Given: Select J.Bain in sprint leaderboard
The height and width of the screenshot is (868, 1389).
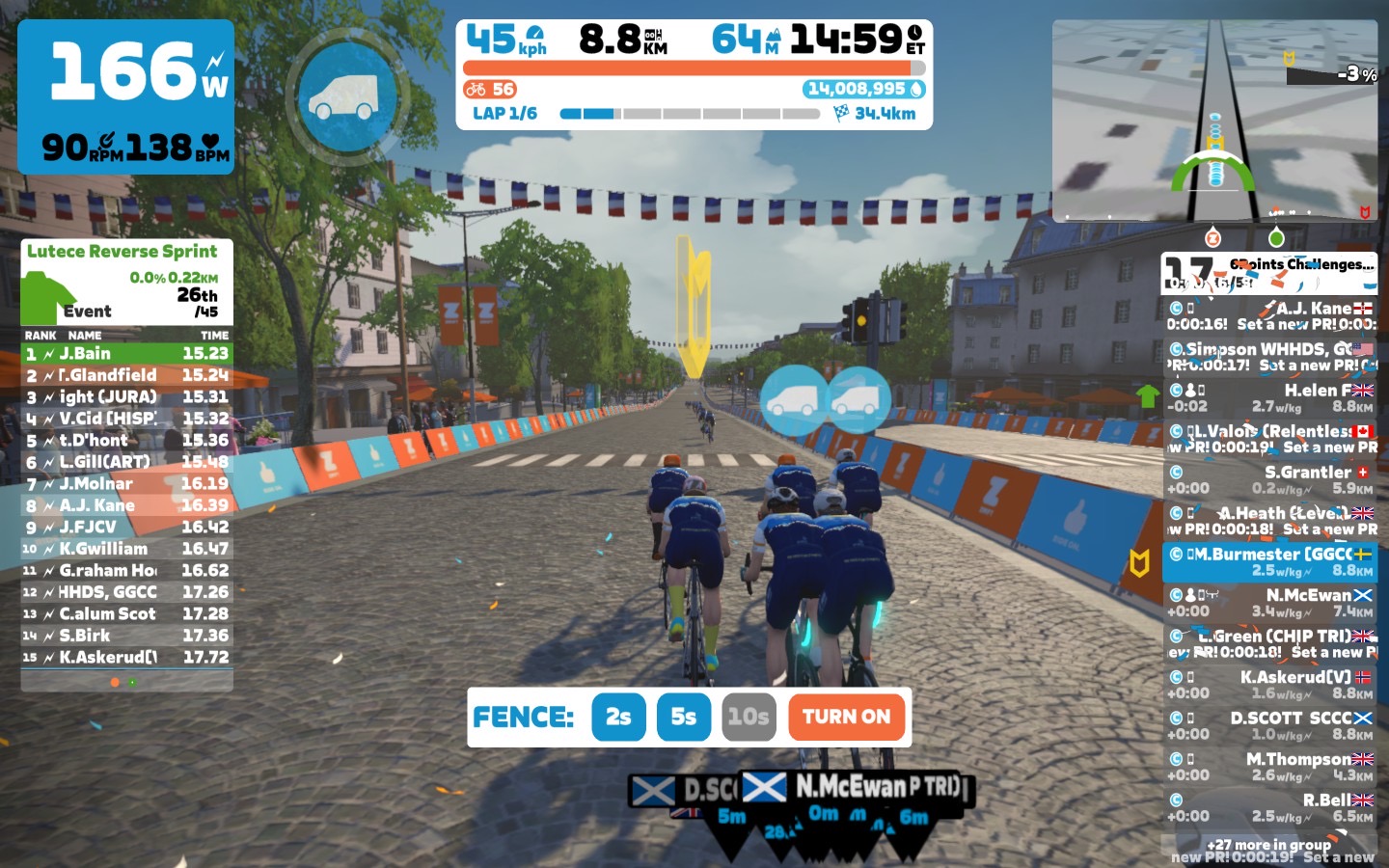Looking at the screenshot, I should (126, 354).
